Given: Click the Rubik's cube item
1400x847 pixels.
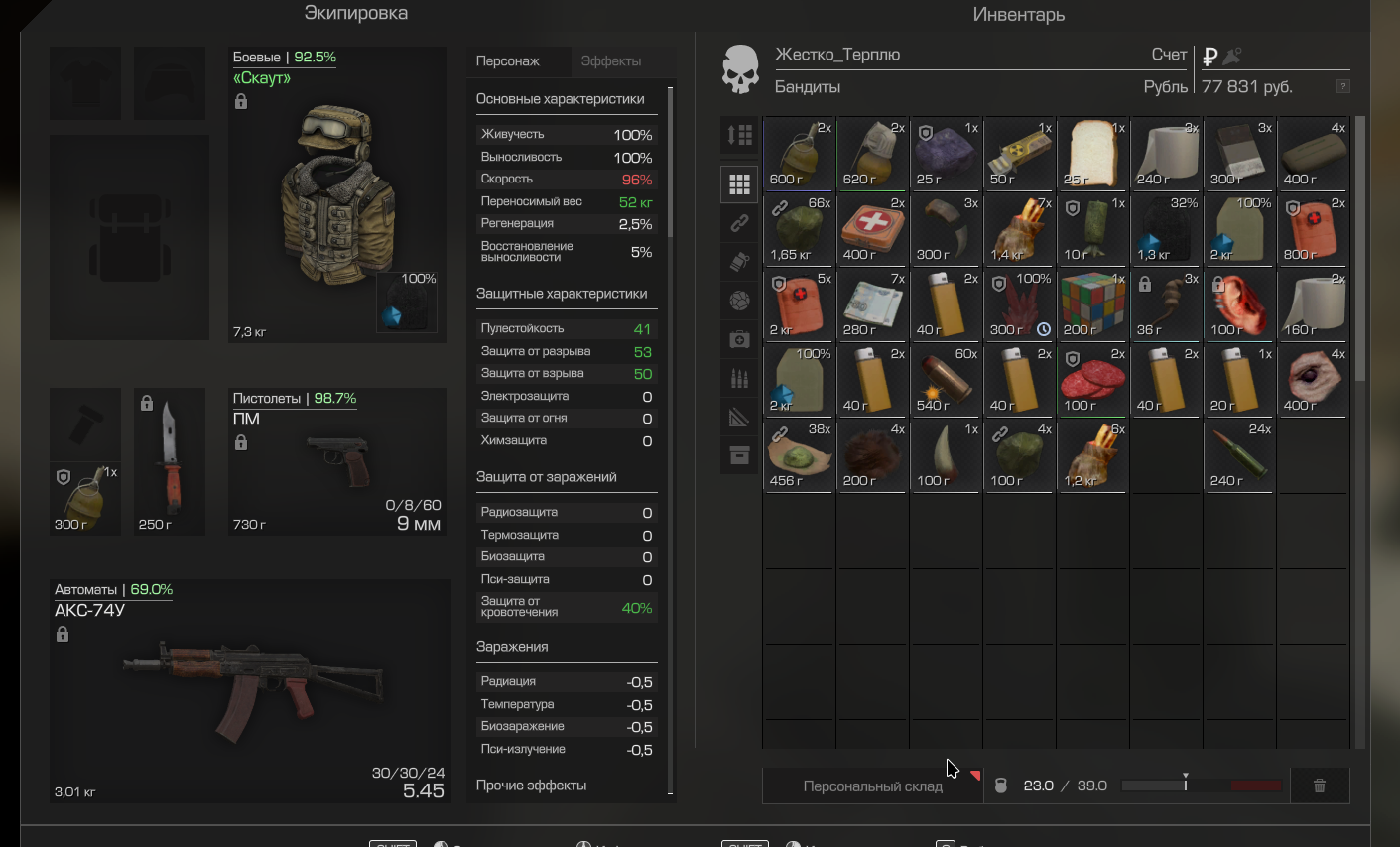Looking at the screenshot, I should point(1092,304).
